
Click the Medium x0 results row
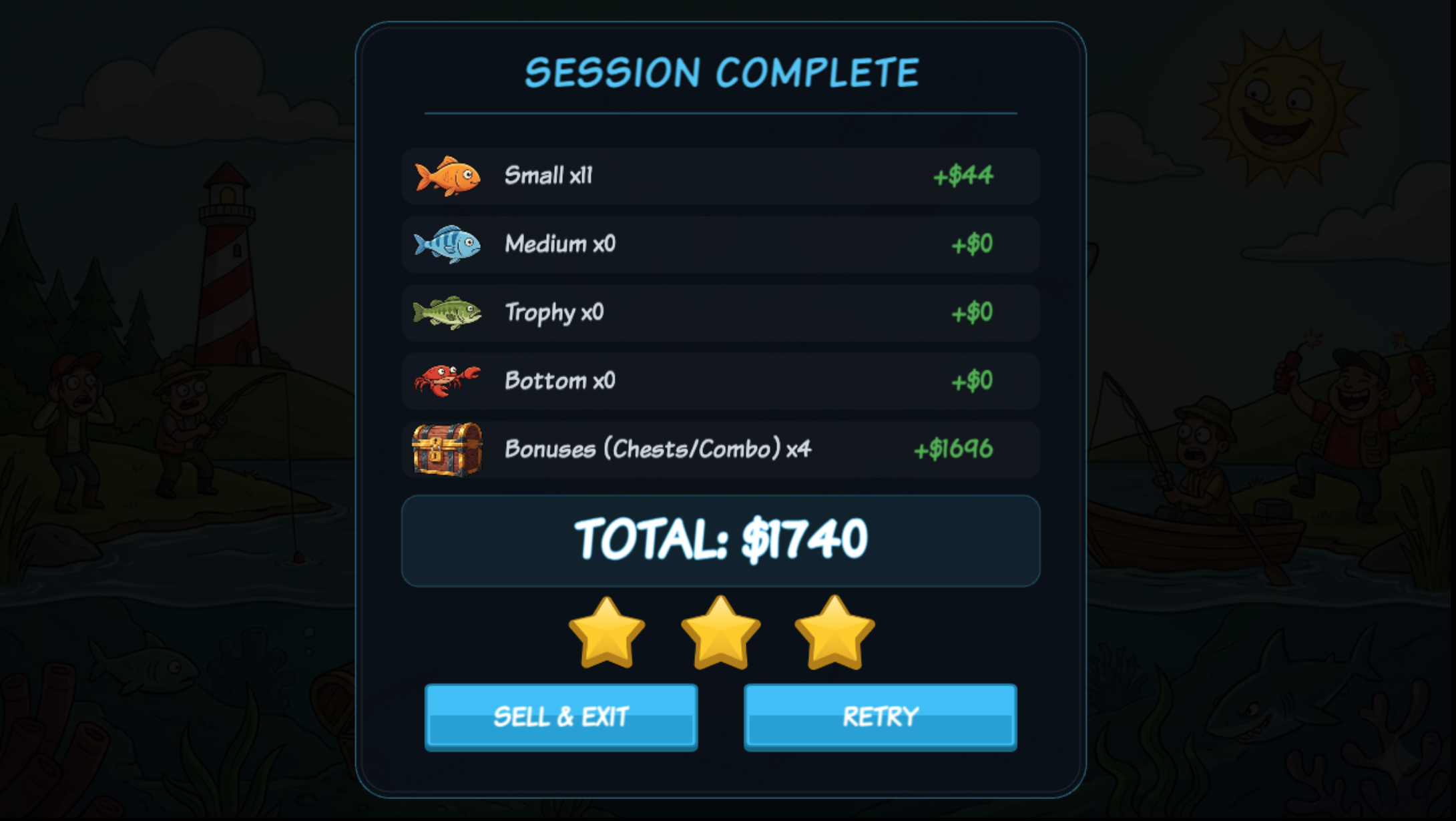point(720,244)
